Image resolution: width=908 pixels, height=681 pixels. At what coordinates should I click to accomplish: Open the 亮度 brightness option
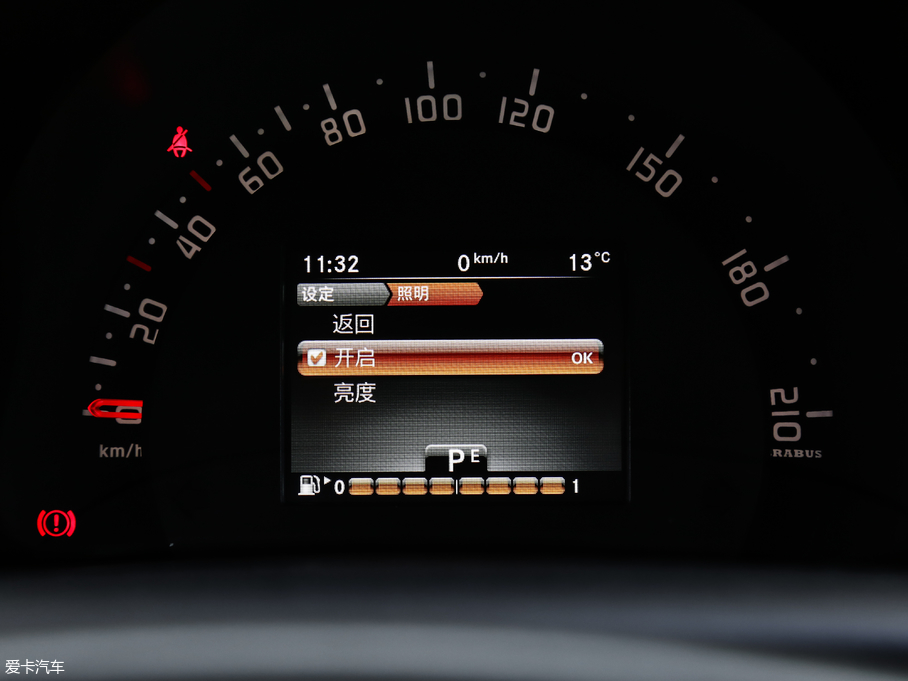tap(354, 393)
